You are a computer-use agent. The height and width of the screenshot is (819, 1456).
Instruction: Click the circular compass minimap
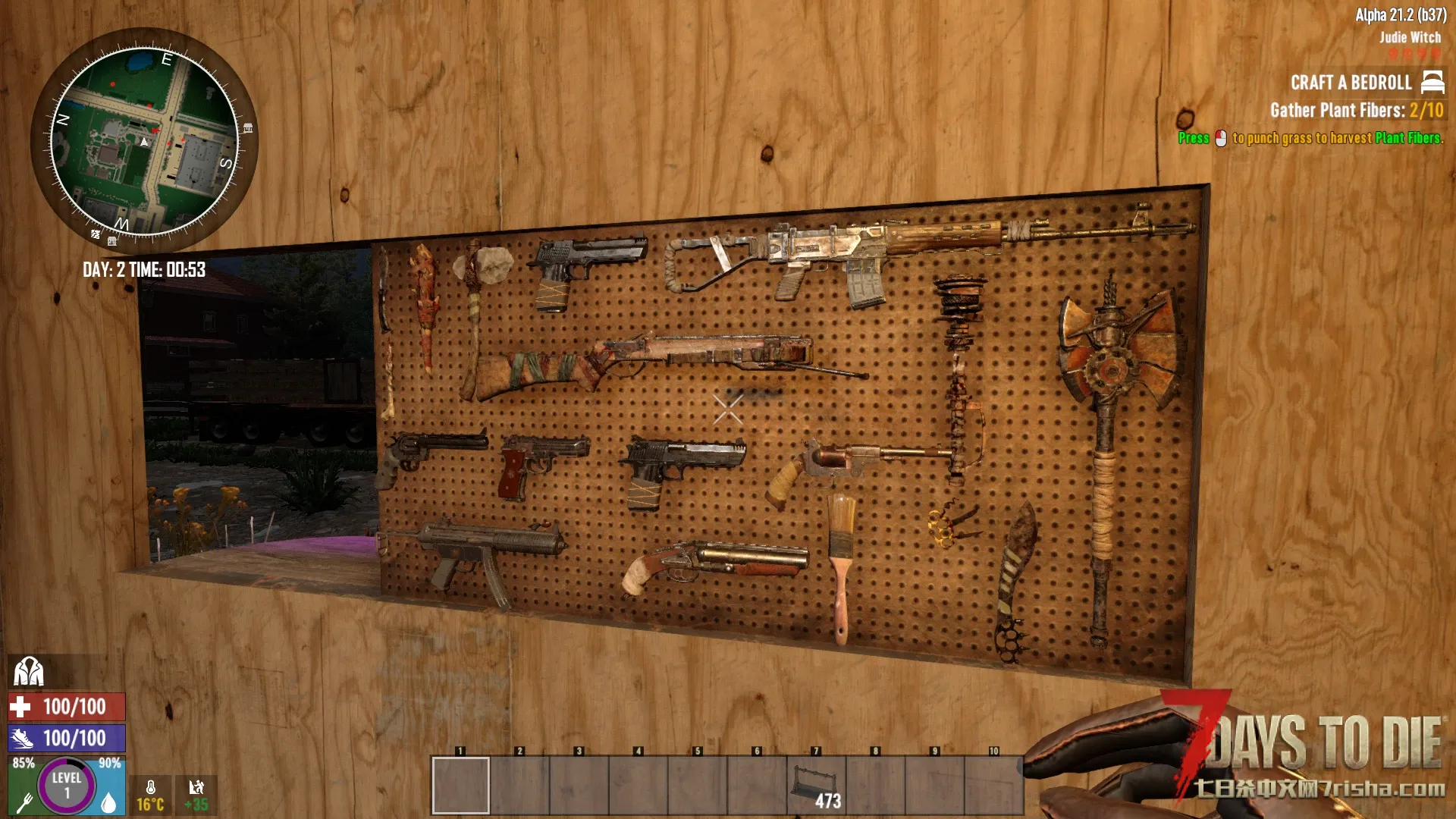click(144, 142)
